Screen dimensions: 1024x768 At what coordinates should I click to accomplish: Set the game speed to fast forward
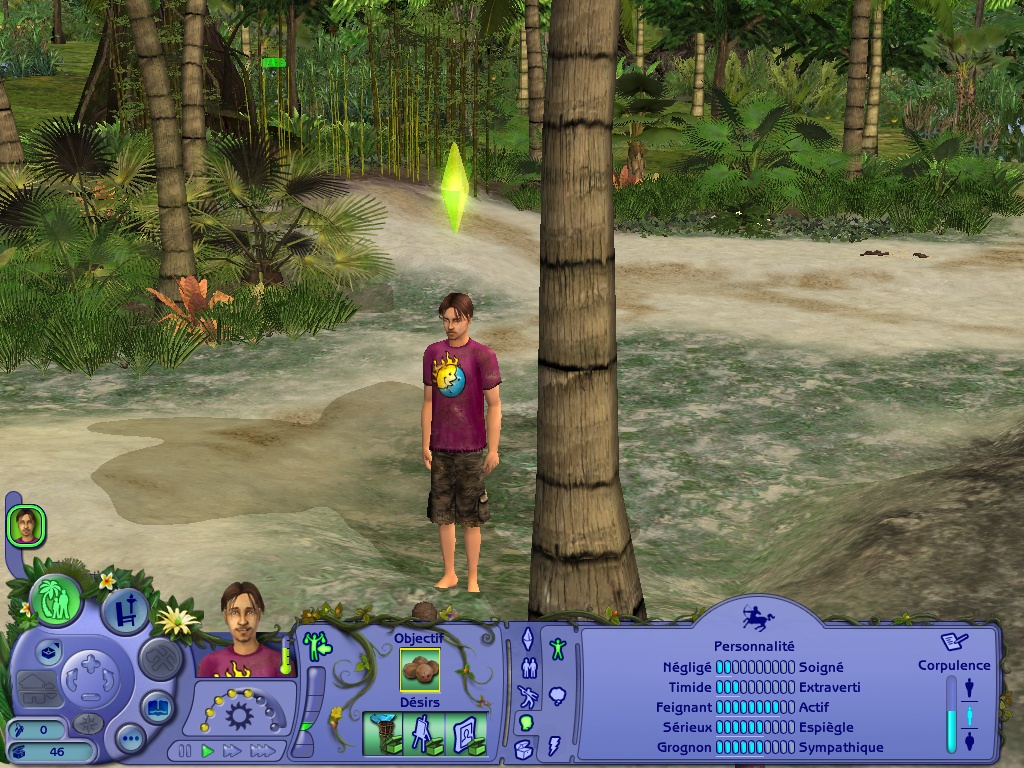pyautogui.click(x=233, y=750)
